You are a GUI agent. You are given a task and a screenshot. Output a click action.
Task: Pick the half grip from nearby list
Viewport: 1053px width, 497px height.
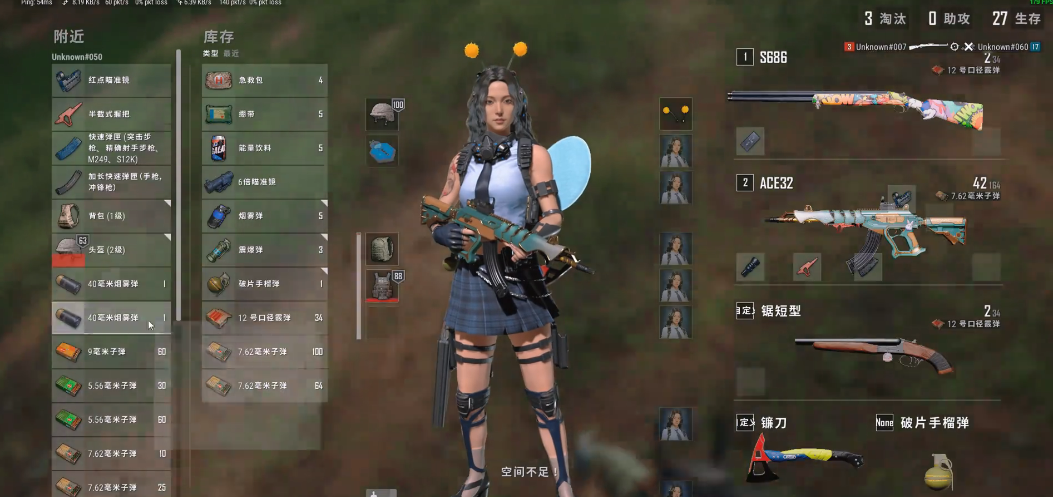coord(111,115)
